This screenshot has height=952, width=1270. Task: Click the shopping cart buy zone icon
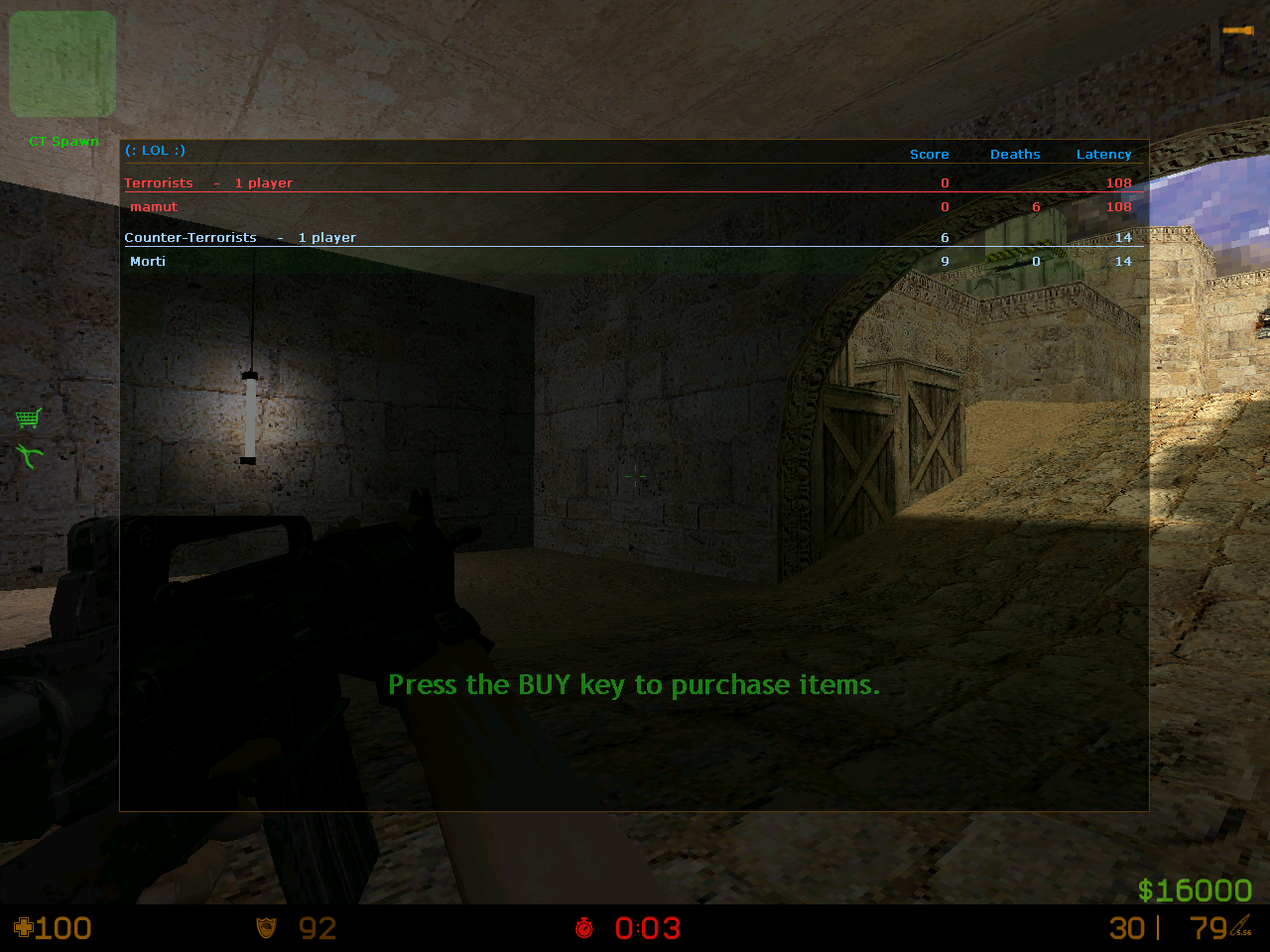(29, 417)
